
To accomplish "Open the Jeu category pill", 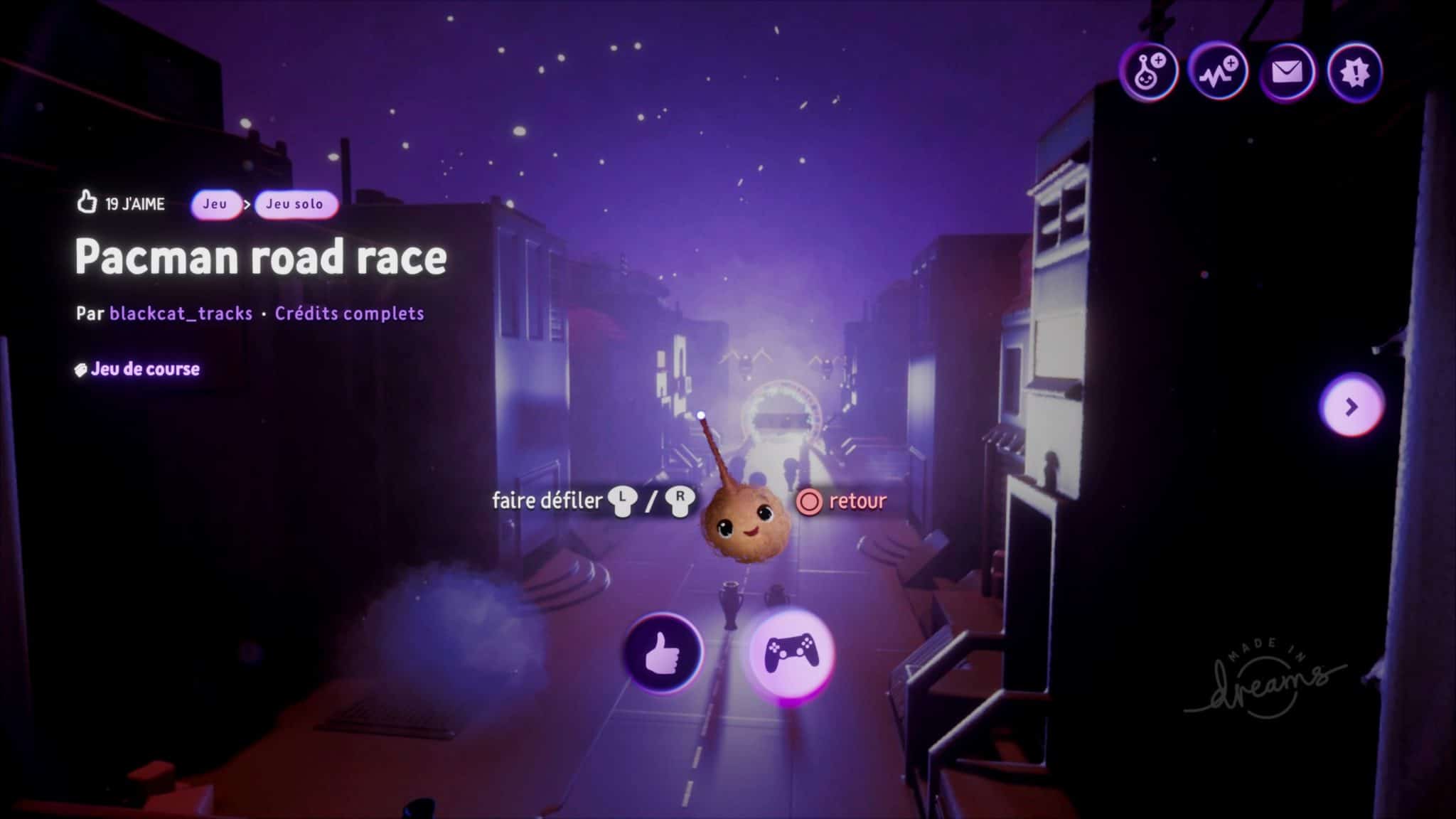I will [215, 205].
